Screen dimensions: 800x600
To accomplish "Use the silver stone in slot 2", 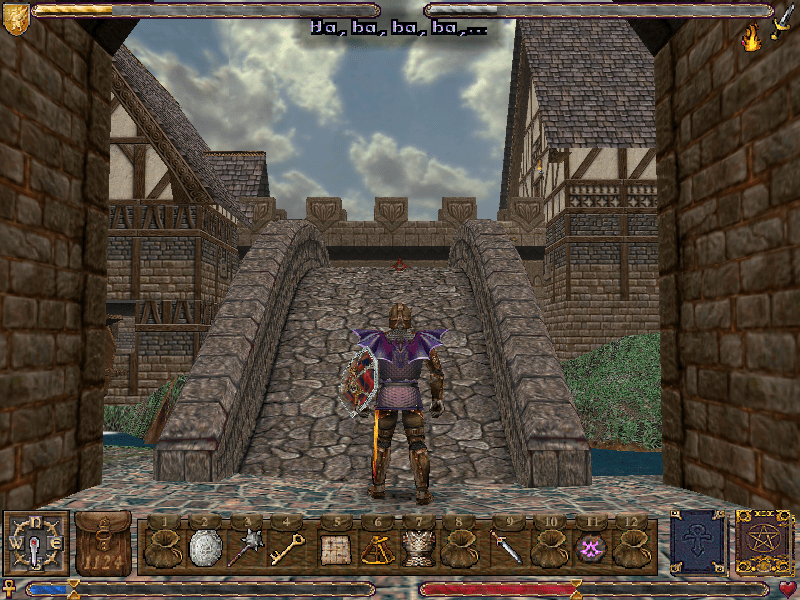I will 203,548.
